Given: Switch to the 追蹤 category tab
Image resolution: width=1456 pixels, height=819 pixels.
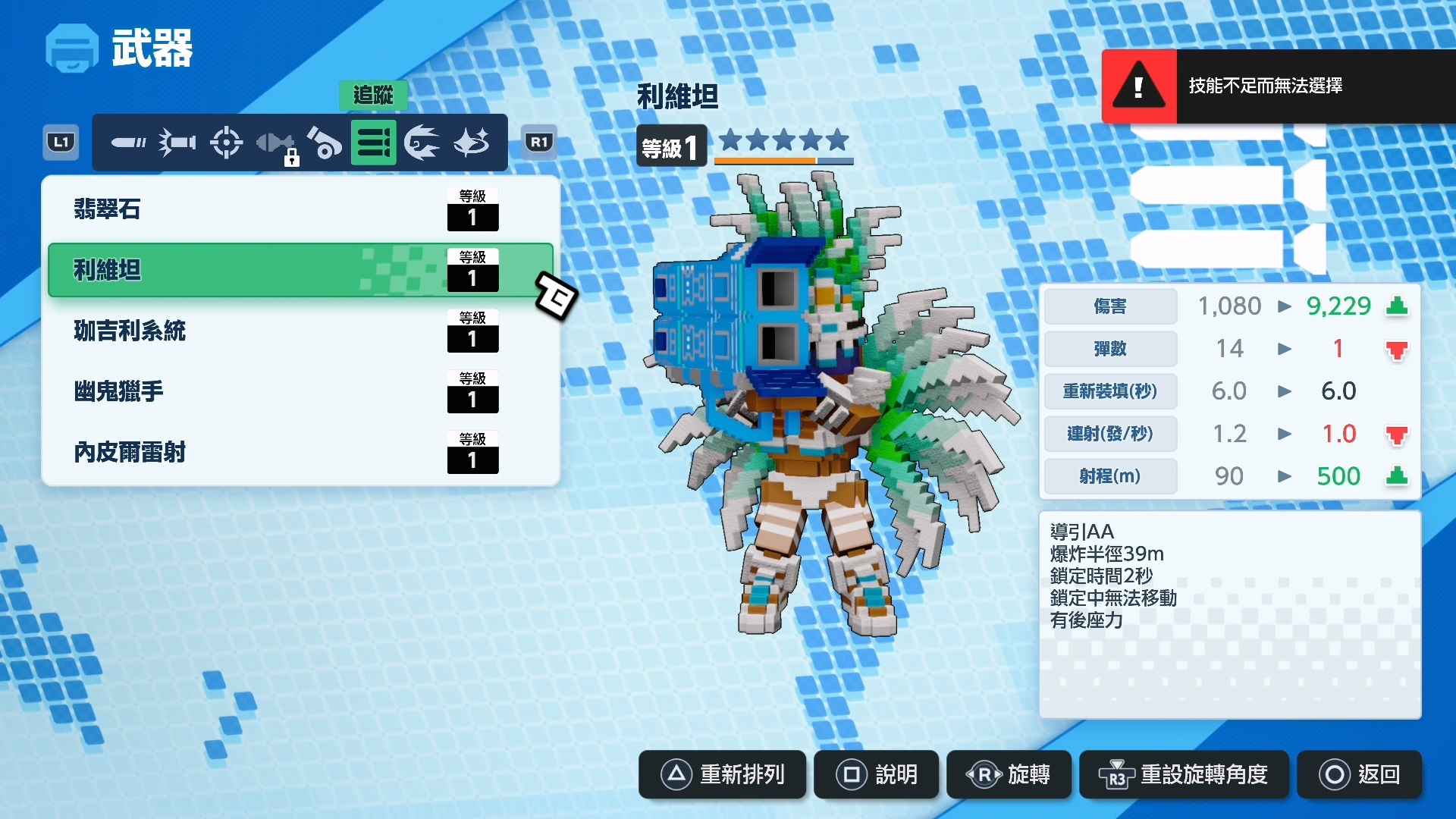Looking at the screenshot, I should click(374, 96).
